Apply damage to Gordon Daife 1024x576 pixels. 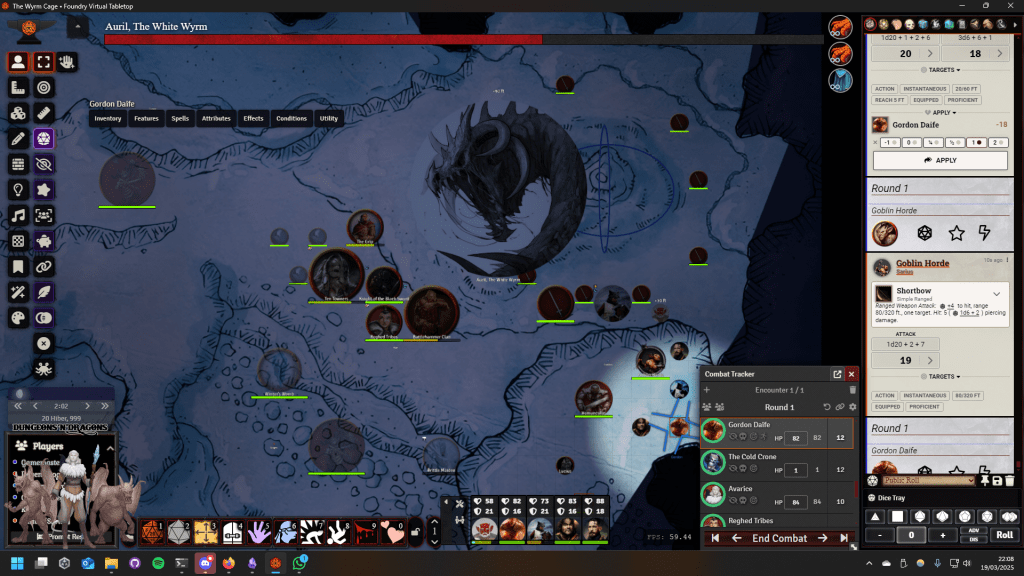[x=939, y=160]
